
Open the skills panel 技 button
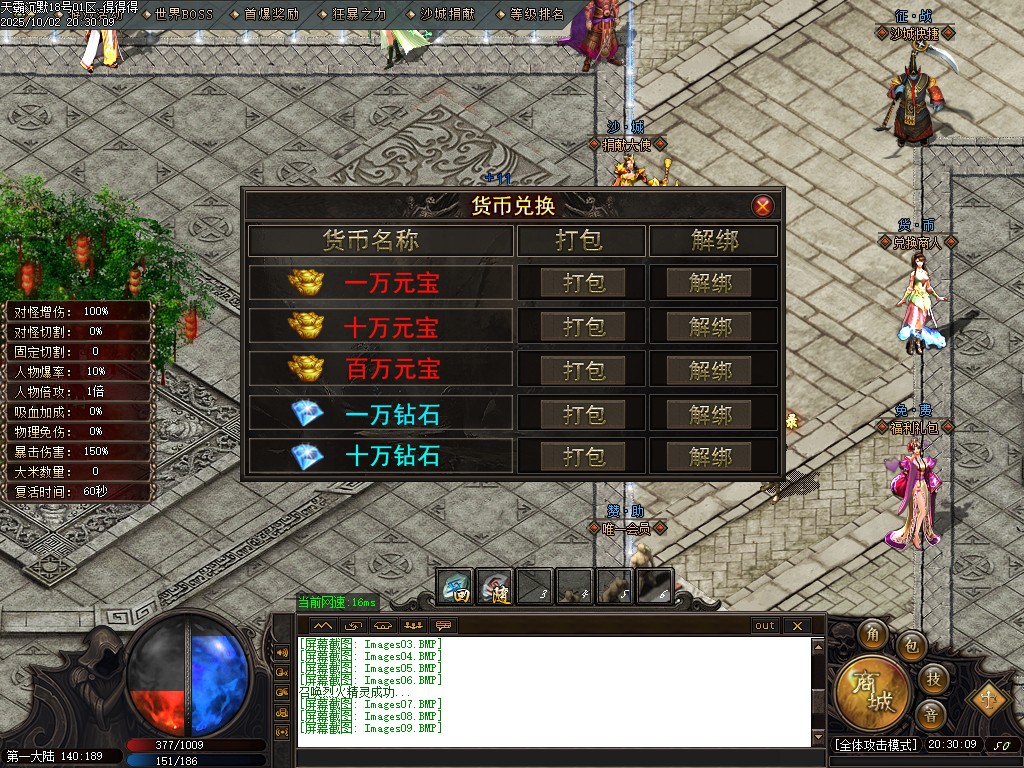pos(932,679)
